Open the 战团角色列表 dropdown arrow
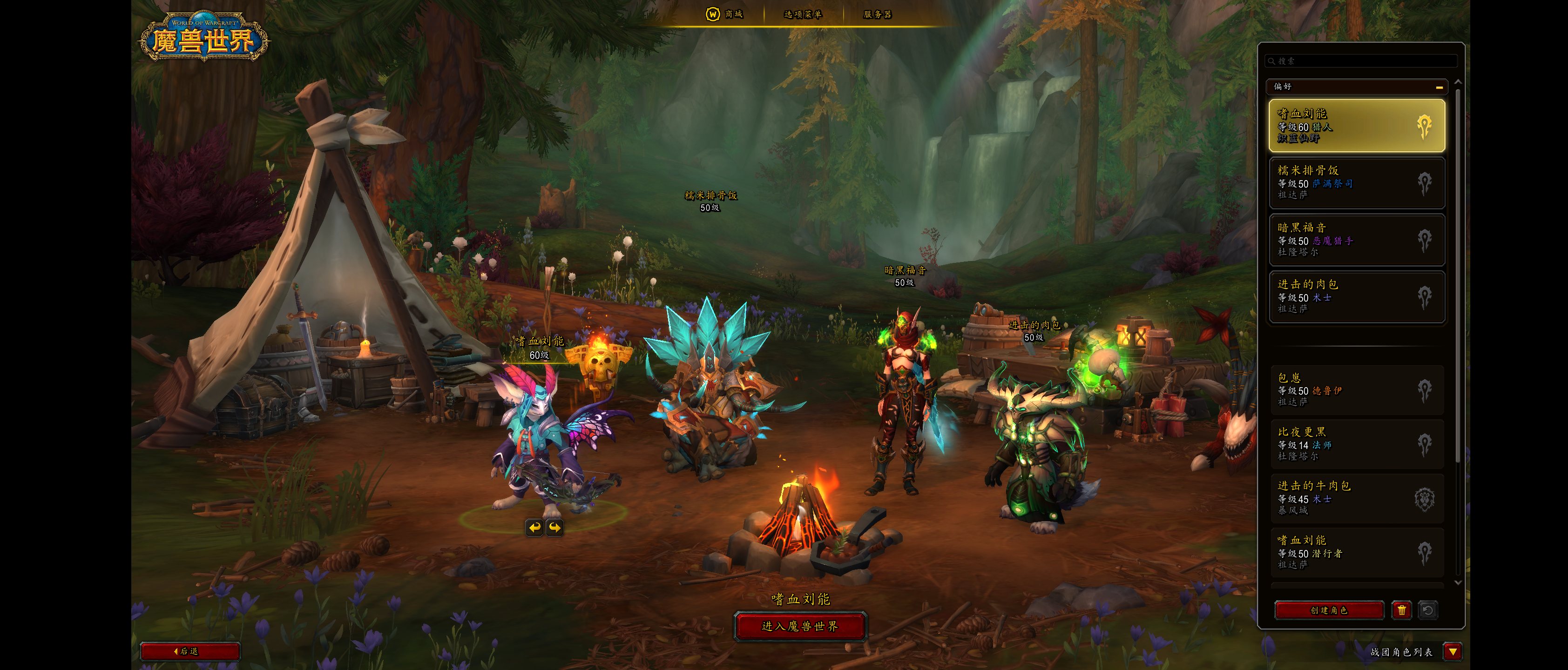 tap(1453, 652)
